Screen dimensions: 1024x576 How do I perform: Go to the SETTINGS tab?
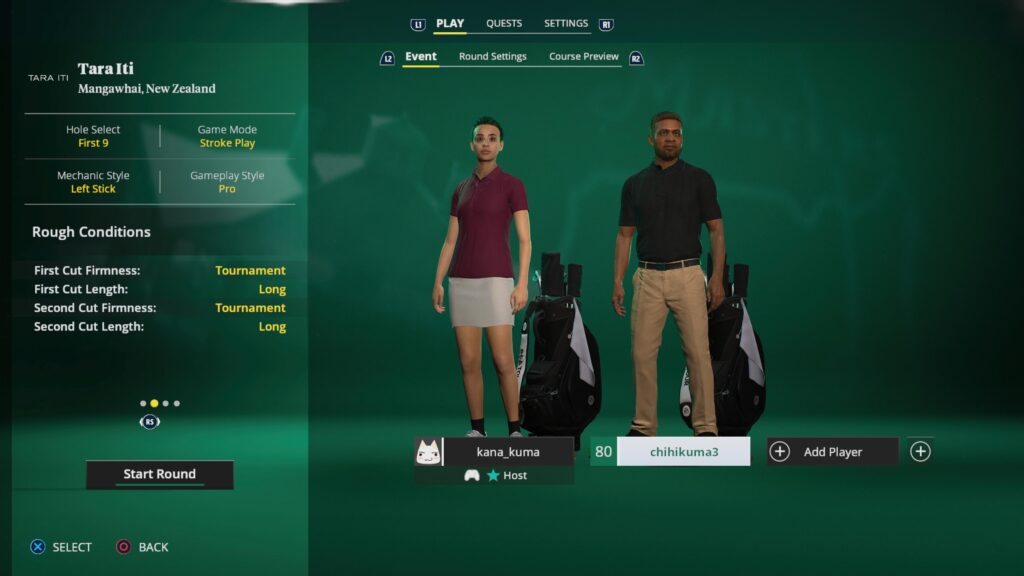566,23
